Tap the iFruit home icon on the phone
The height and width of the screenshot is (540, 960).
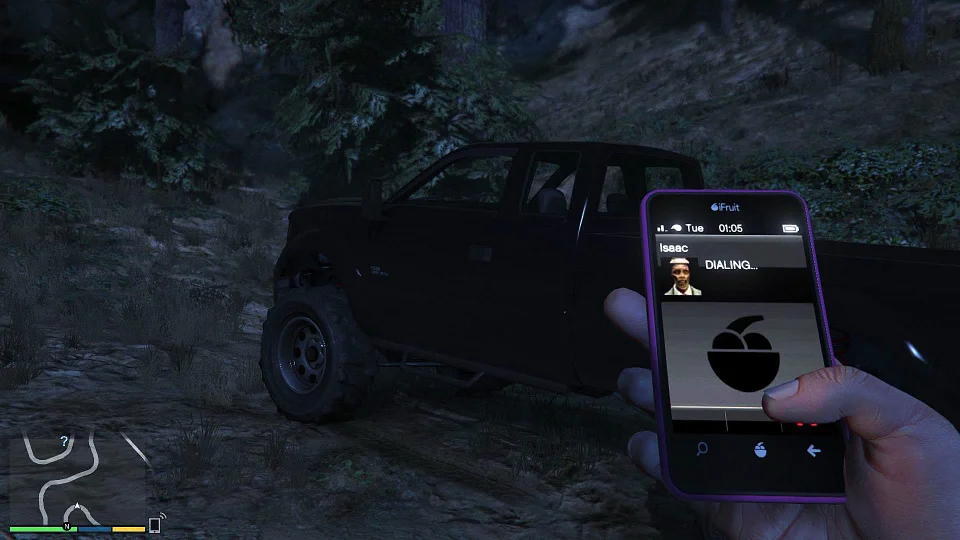click(759, 450)
